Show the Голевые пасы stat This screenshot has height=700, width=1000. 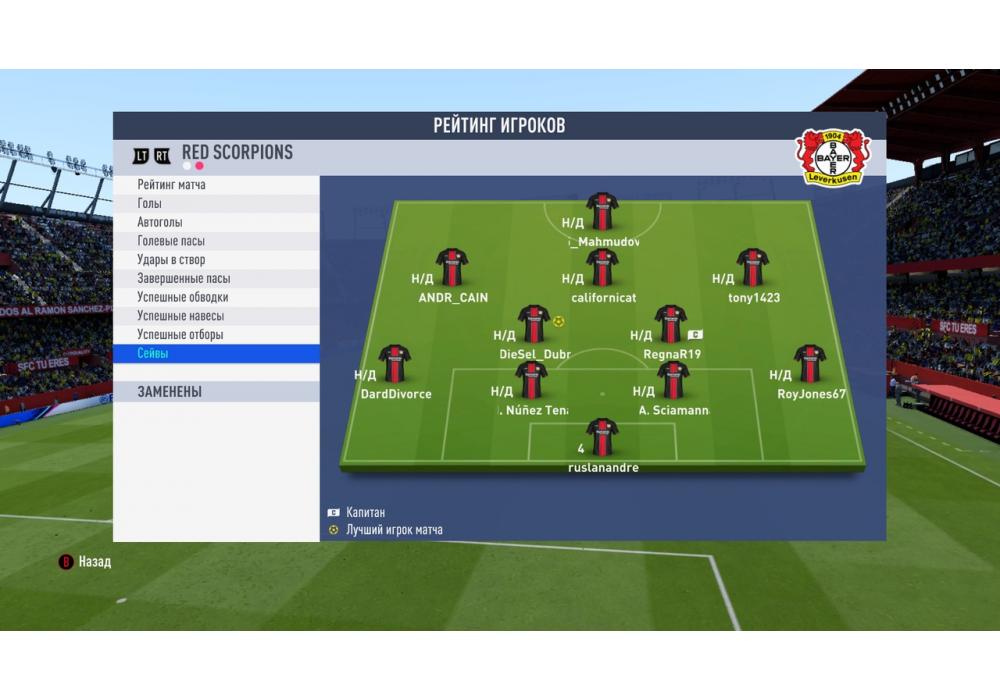click(216, 241)
